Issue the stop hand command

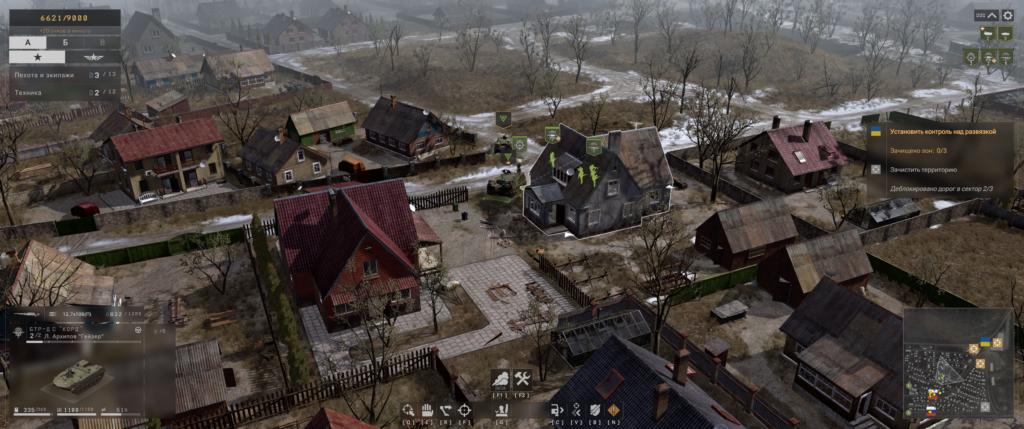coord(426,410)
